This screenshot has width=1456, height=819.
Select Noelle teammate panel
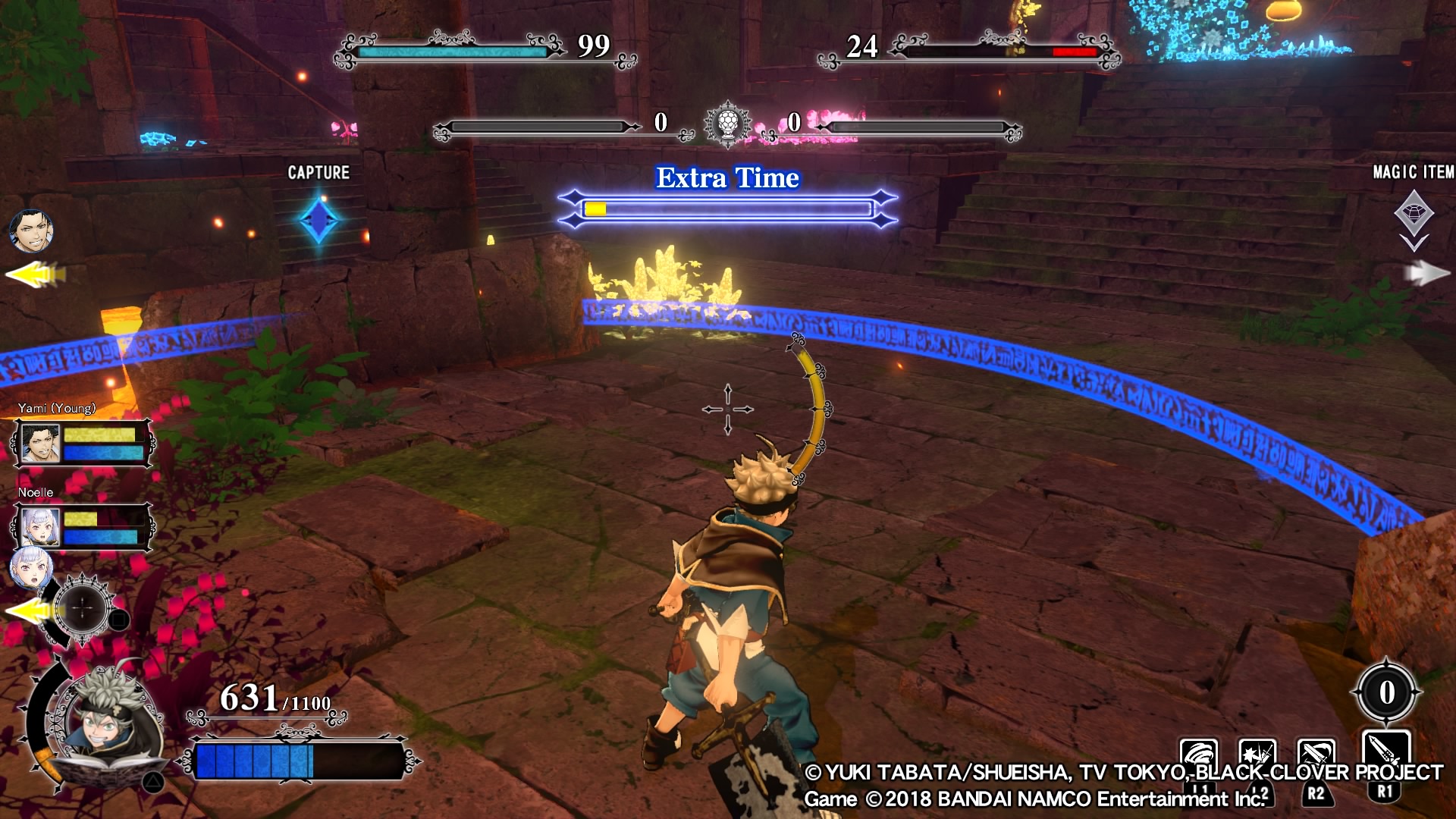(x=82, y=527)
